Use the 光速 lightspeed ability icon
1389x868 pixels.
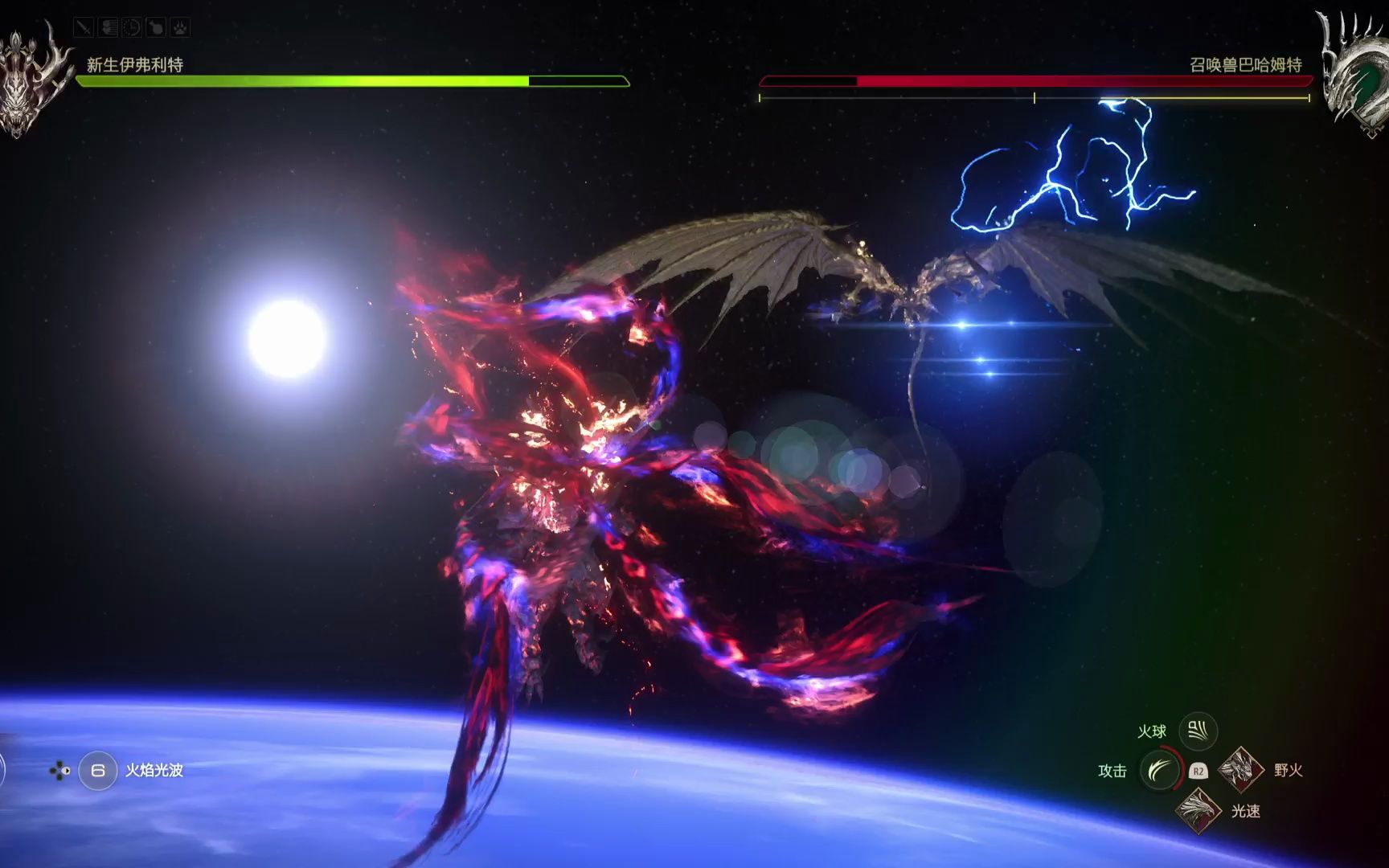coord(1198,809)
